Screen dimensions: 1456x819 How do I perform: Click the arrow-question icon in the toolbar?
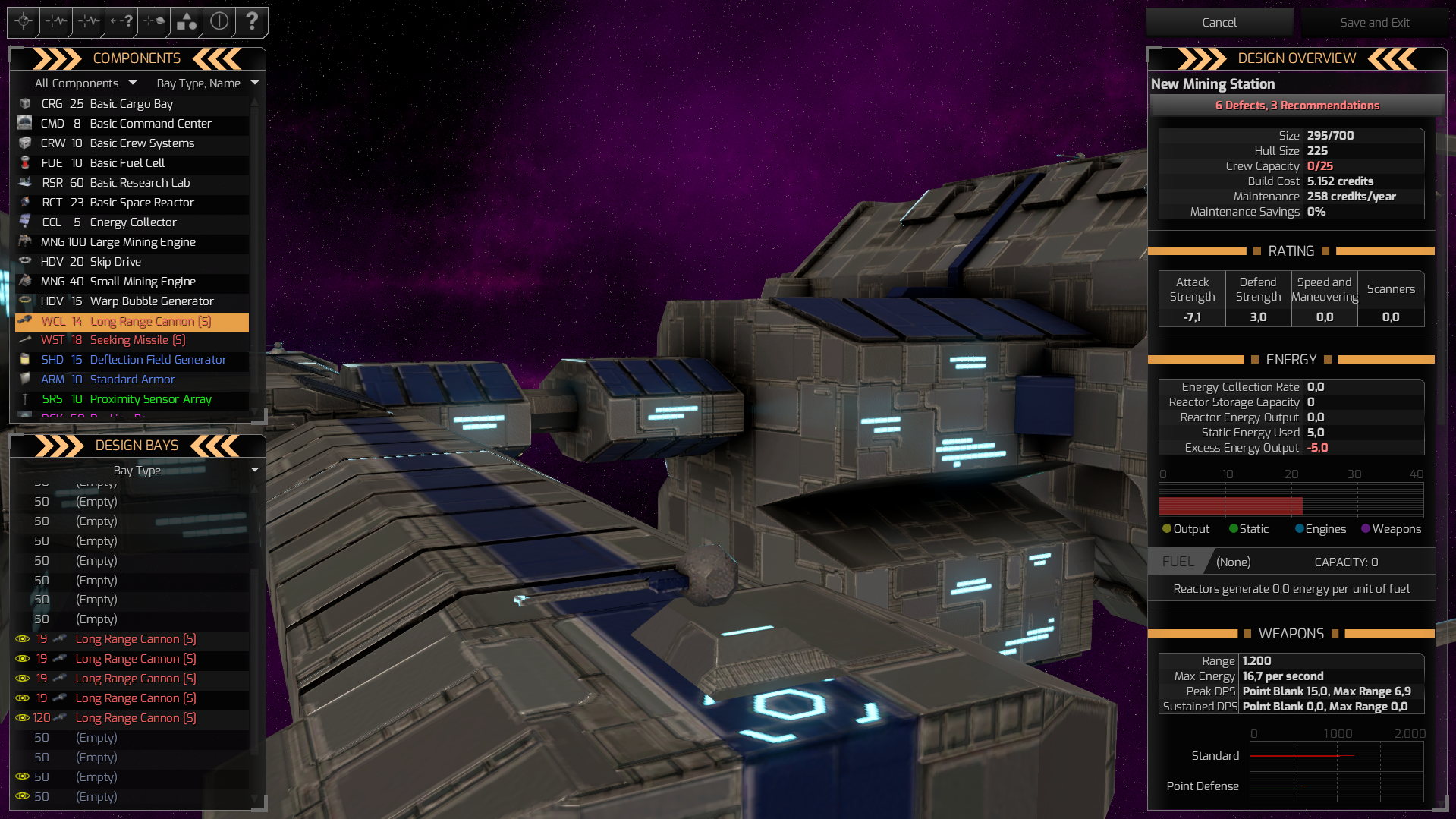click(x=120, y=22)
